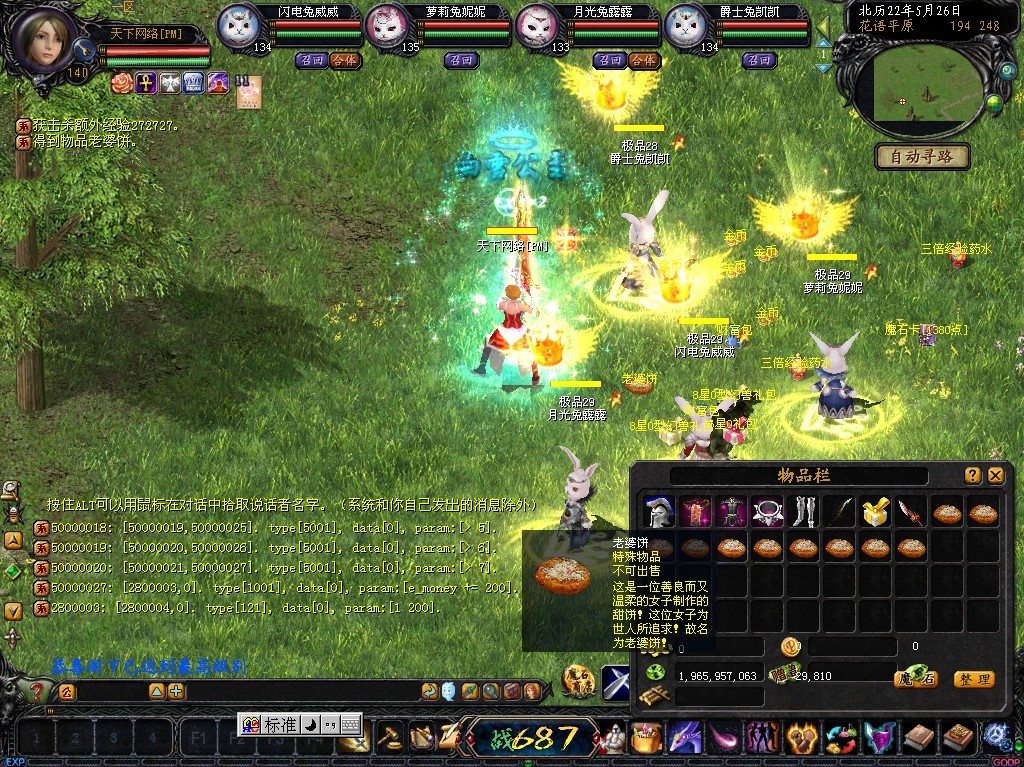Click 召回 under 萝莉兔妮妮

pyautogui.click(x=460, y=60)
